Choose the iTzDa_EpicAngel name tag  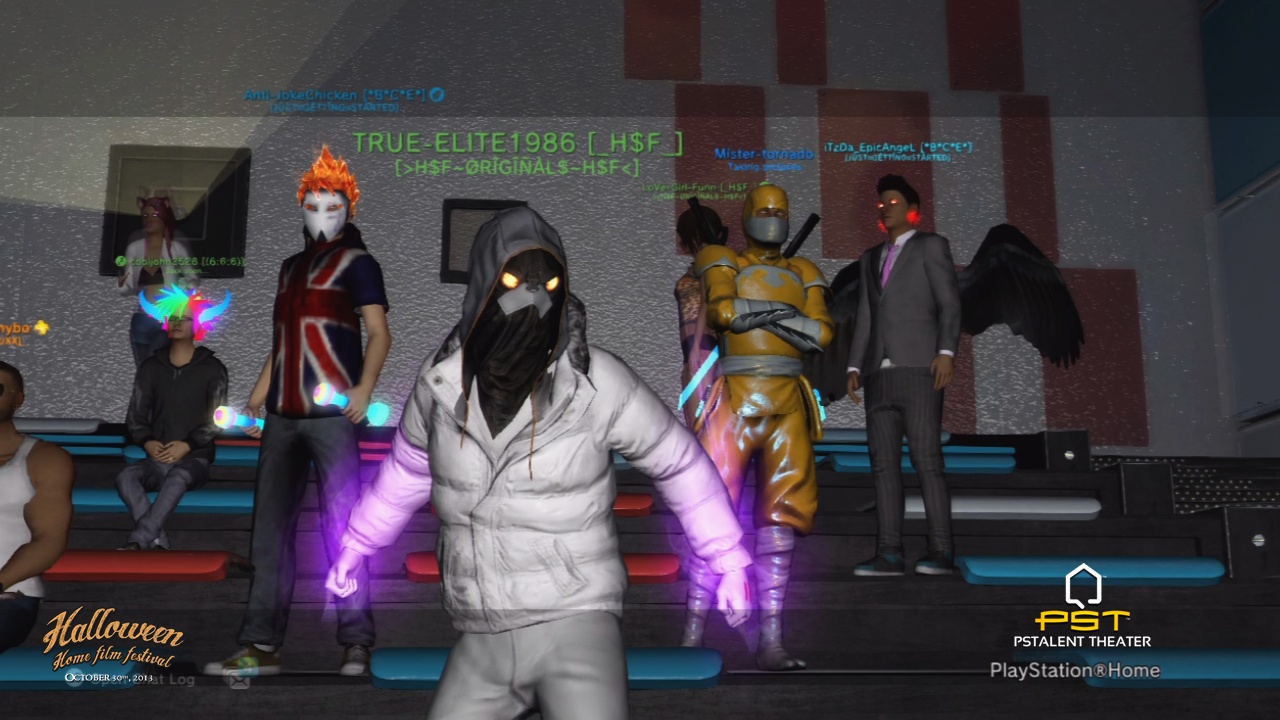[897, 148]
